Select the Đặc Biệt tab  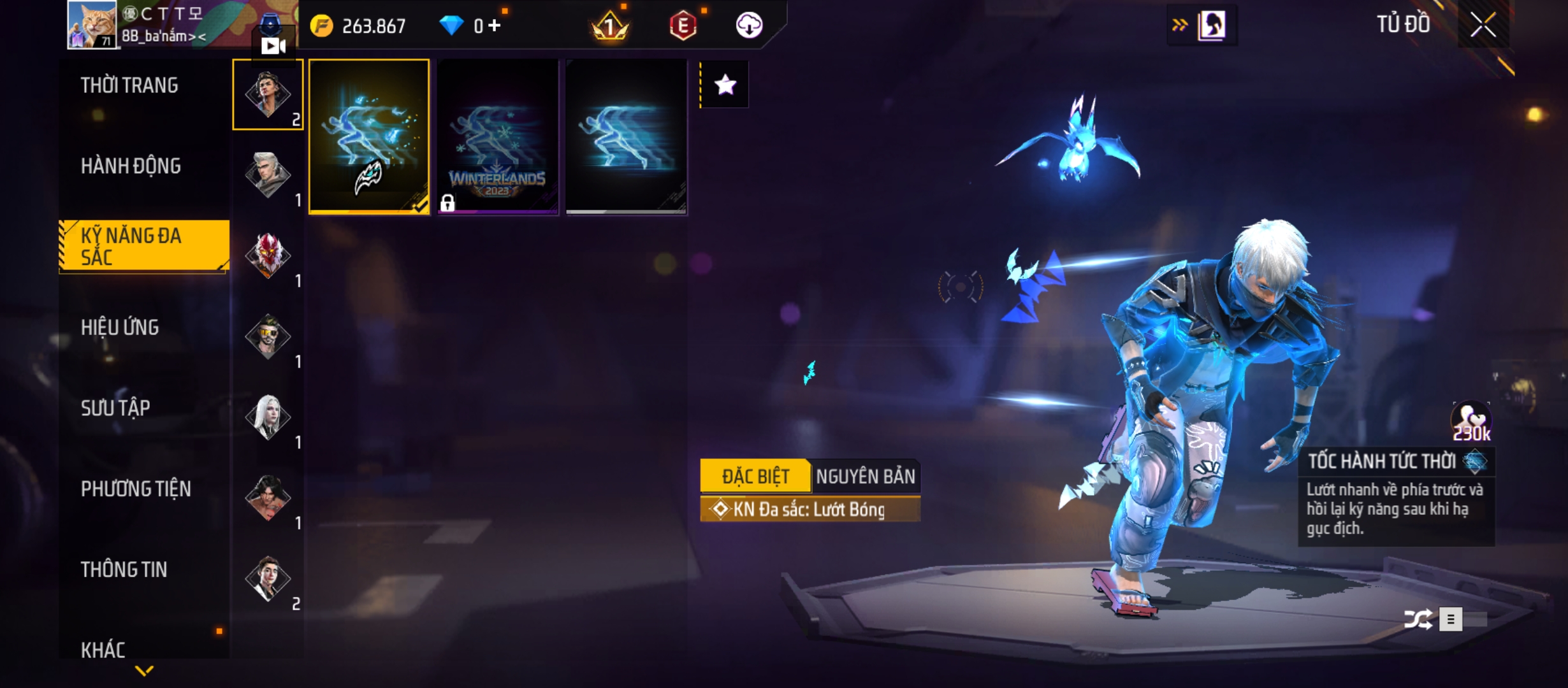coord(755,477)
